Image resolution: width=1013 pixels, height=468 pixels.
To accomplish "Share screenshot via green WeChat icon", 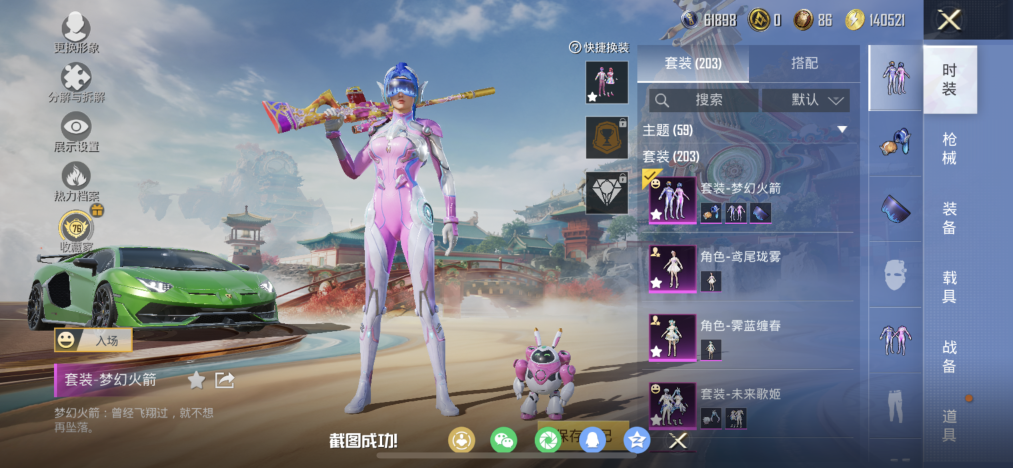I will pos(503,439).
